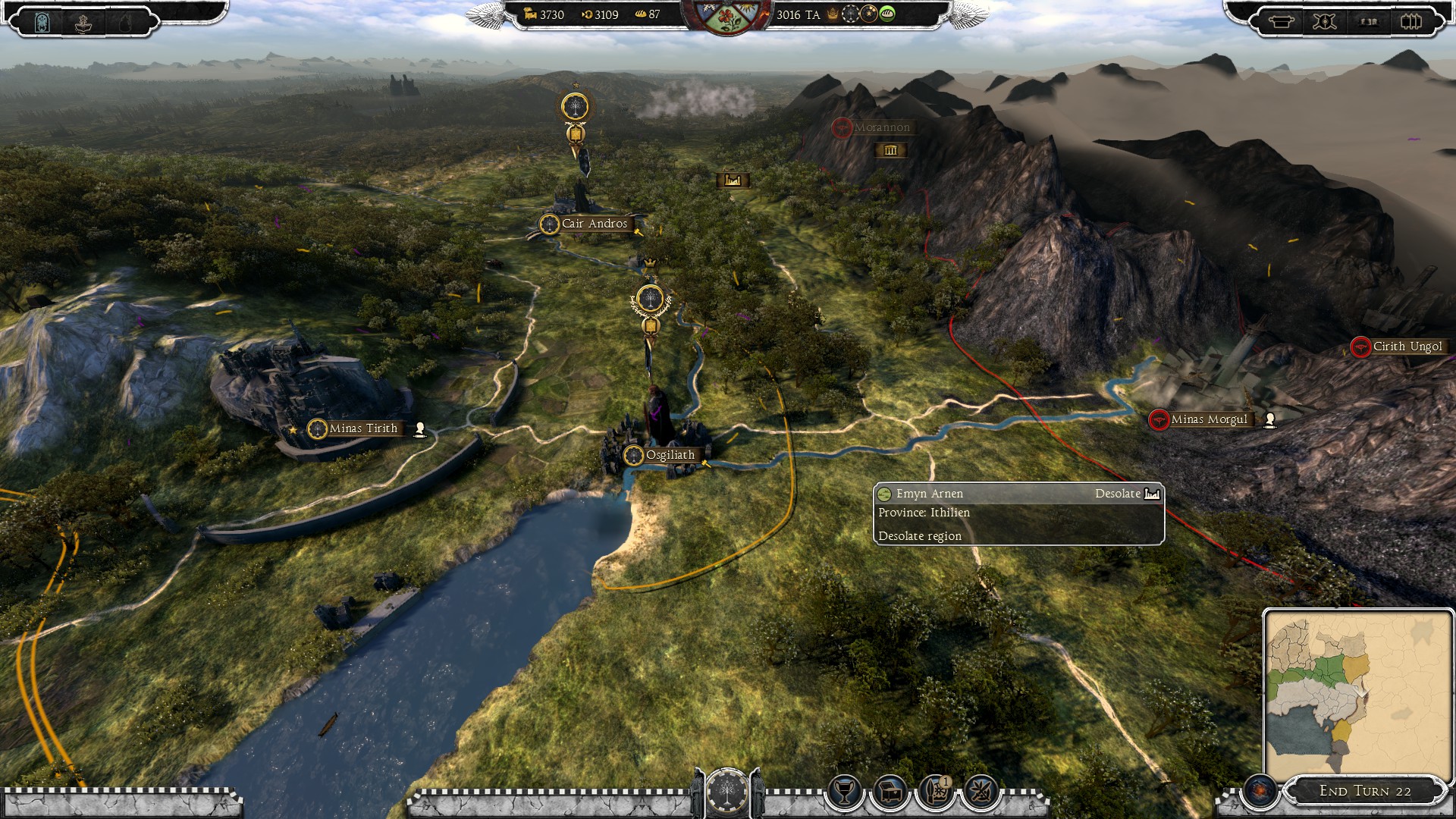Select the Osgiliath settlement label
1456x819 pixels.
pos(669,455)
